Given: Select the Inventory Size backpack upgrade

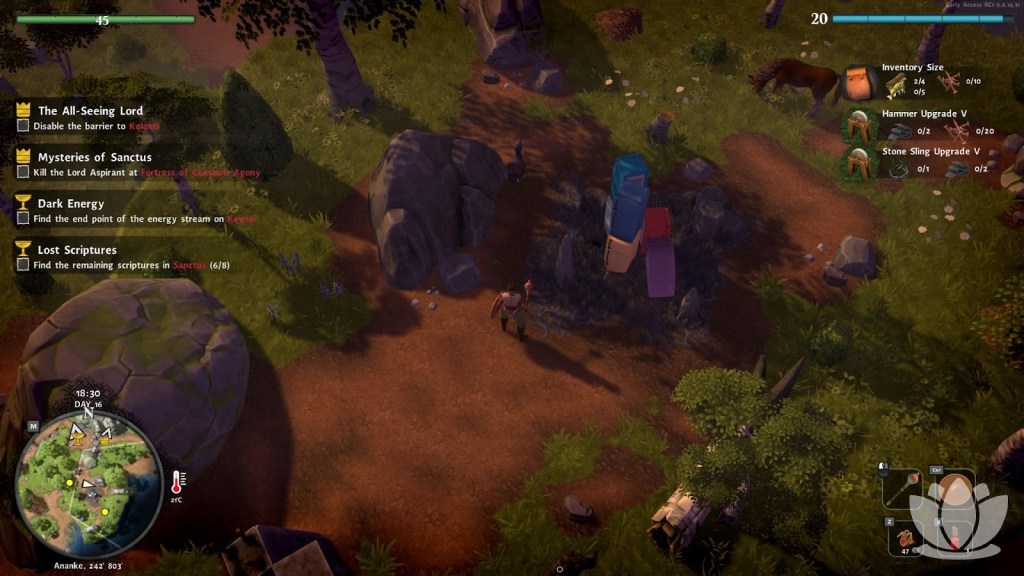Looking at the screenshot, I should 859,83.
